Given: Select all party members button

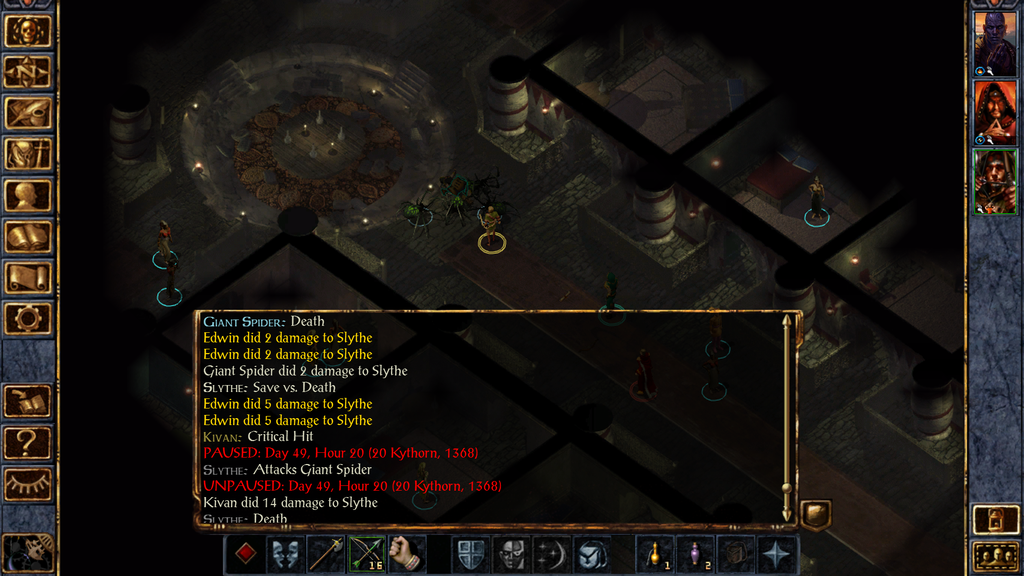Looking at the screenshot, I should click(x=994, y=556).
